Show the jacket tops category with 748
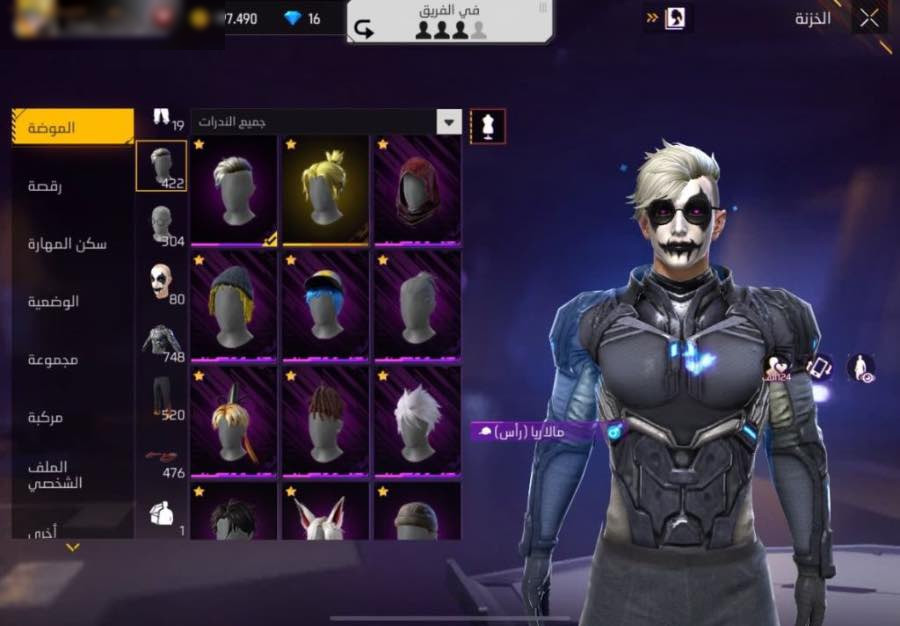 pos(161,341)
